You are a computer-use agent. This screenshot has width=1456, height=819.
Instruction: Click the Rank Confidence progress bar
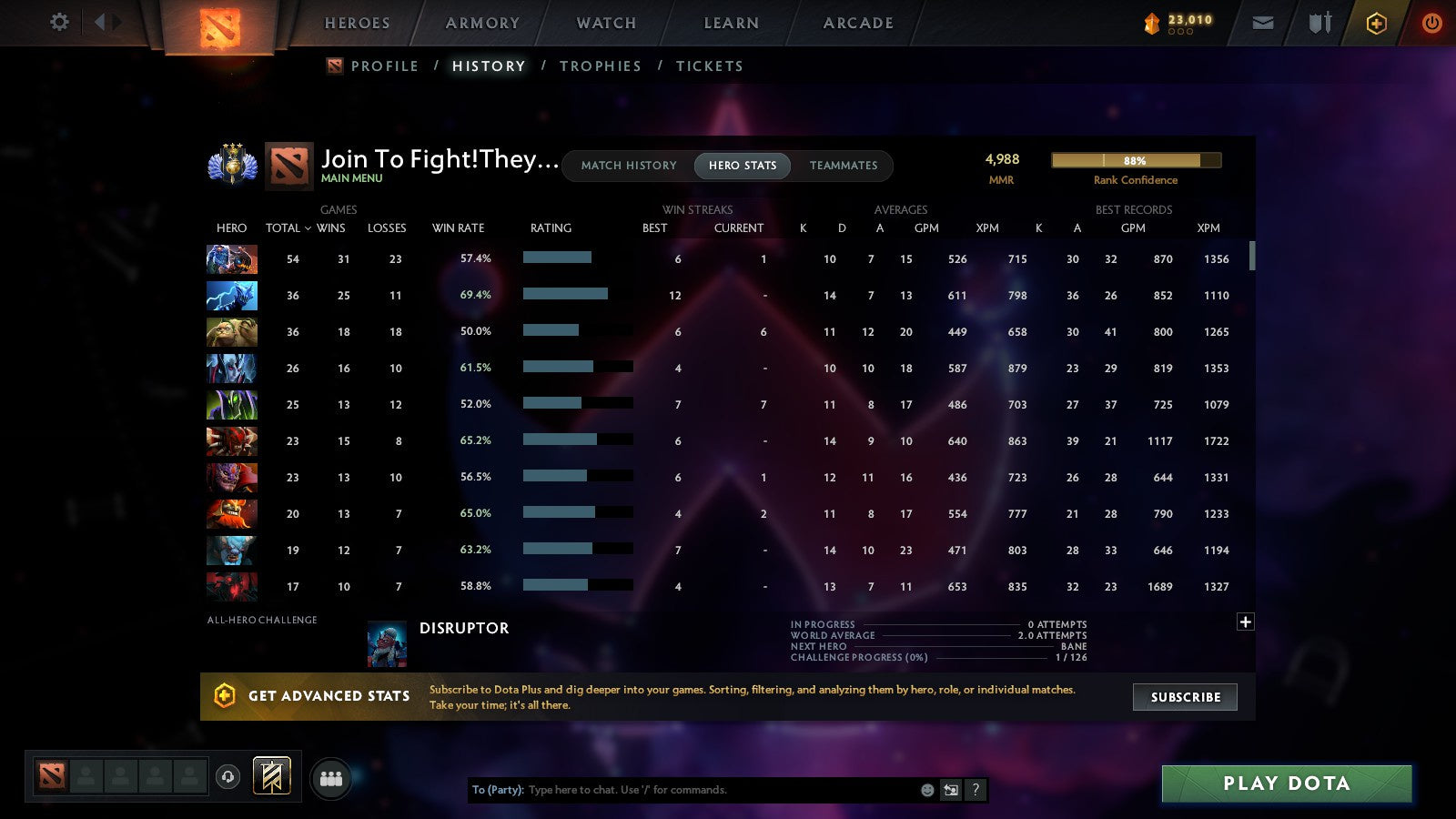coord(1136,160)
